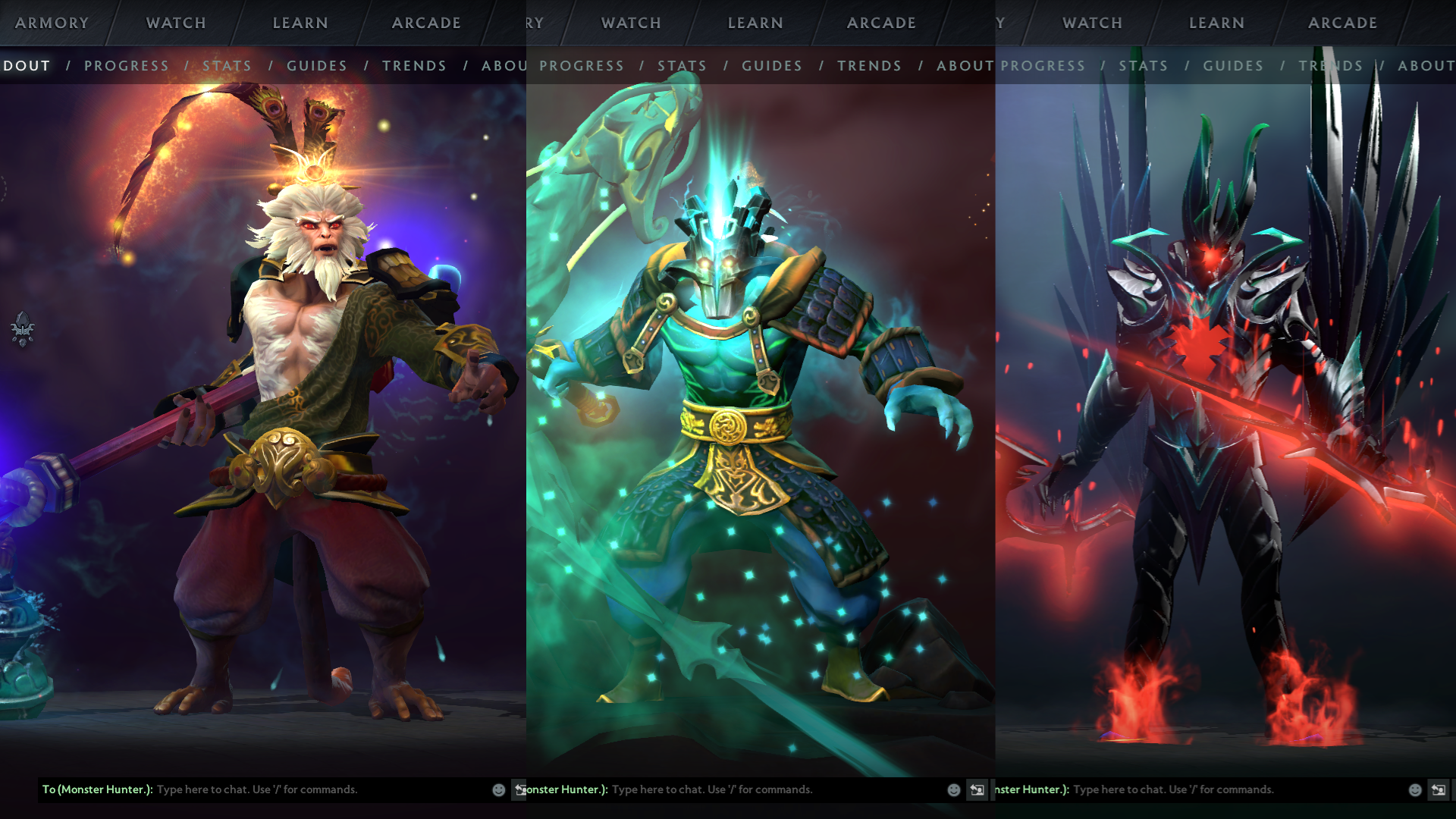Select Guides tab in Monkey King's panel
Image resolution: width=1456 pixels, height=819 pixels.
coord(317,66)
